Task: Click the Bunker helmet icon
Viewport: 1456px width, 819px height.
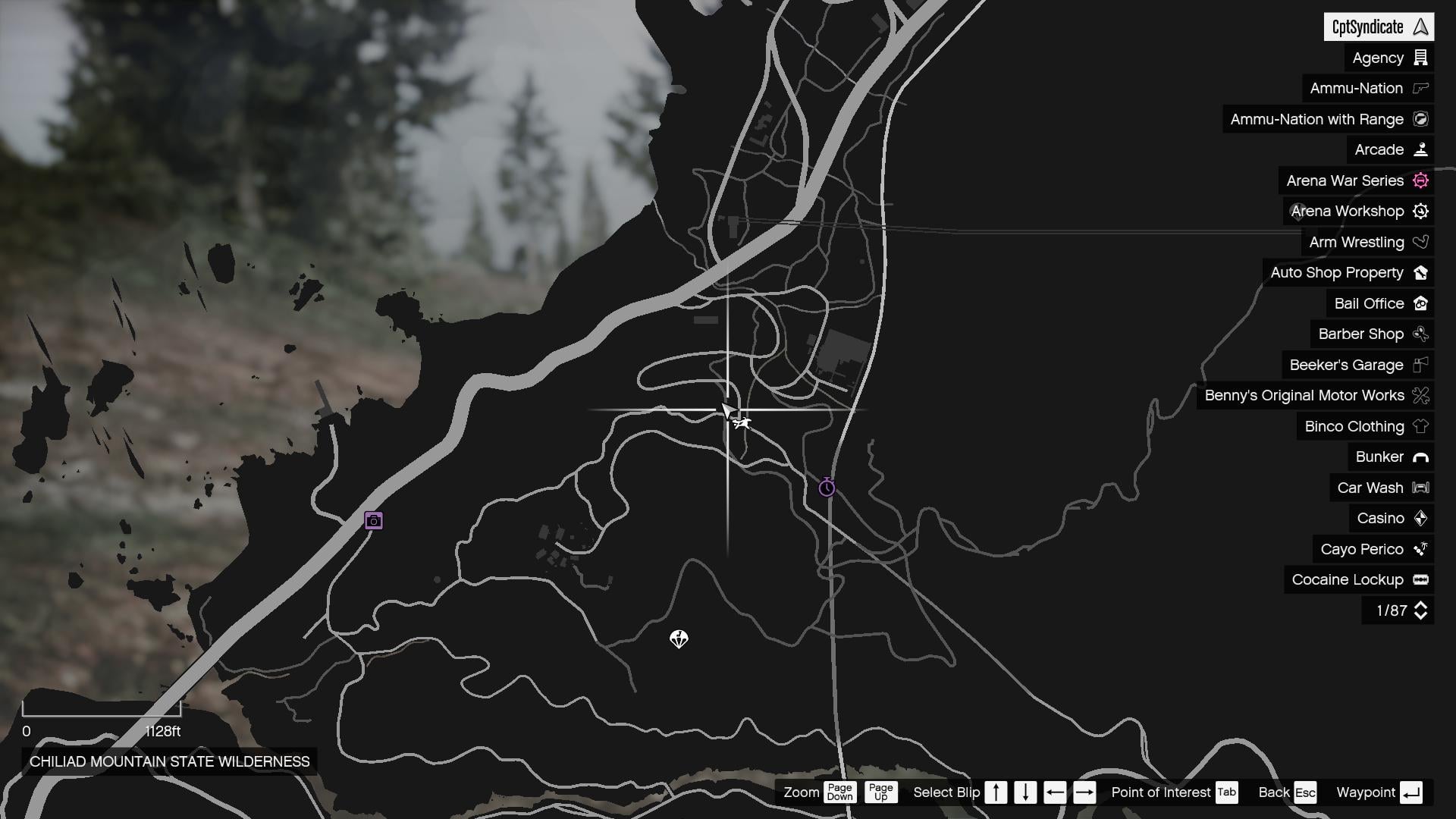Action: [x=1420, y=457]
